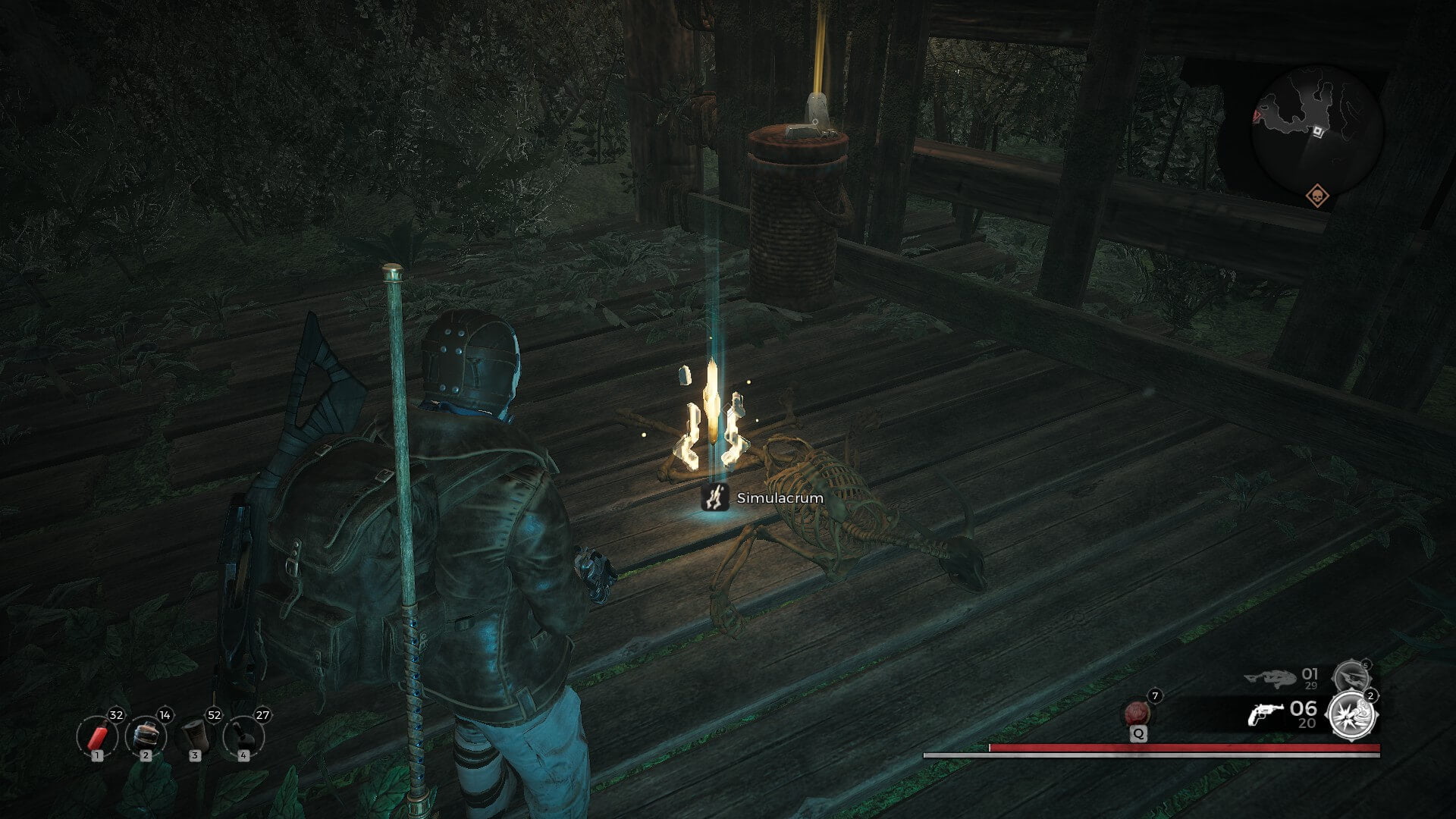Use the wrapped bandage item in slot 2
Screen dimensions: 1456x819
tap(146, 736)
